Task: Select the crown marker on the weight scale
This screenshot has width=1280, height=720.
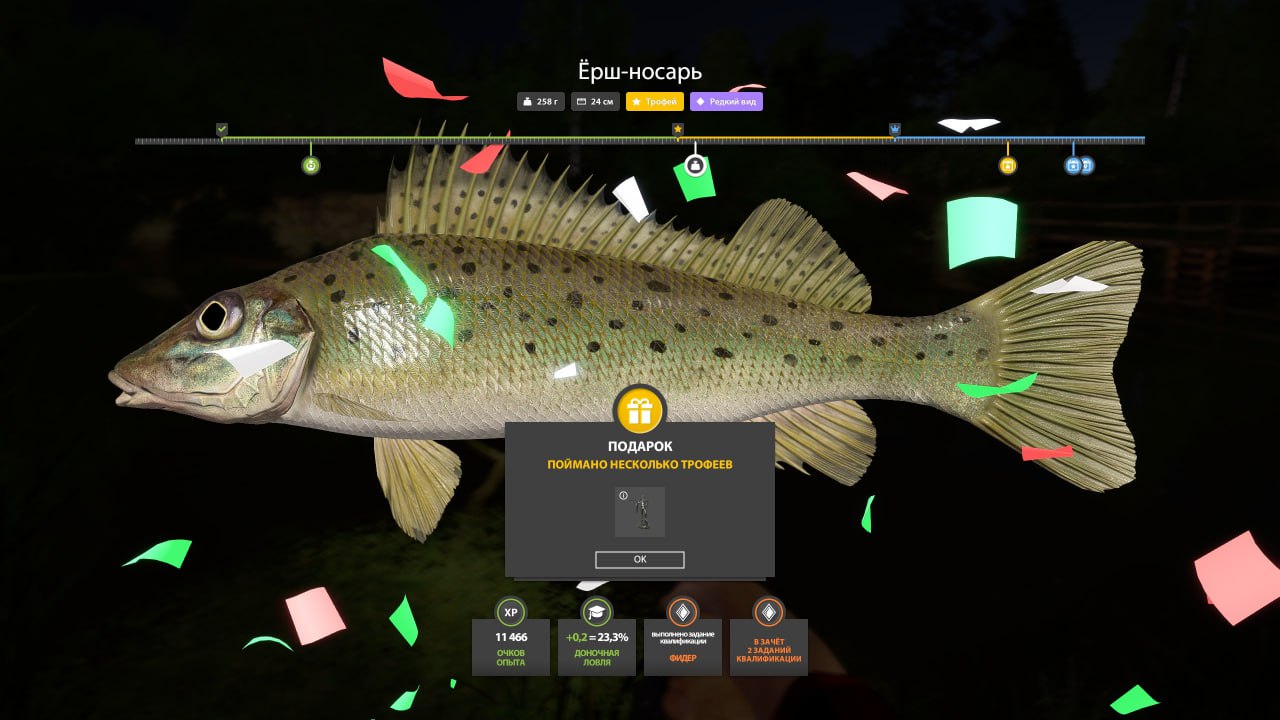Action: 895,130
